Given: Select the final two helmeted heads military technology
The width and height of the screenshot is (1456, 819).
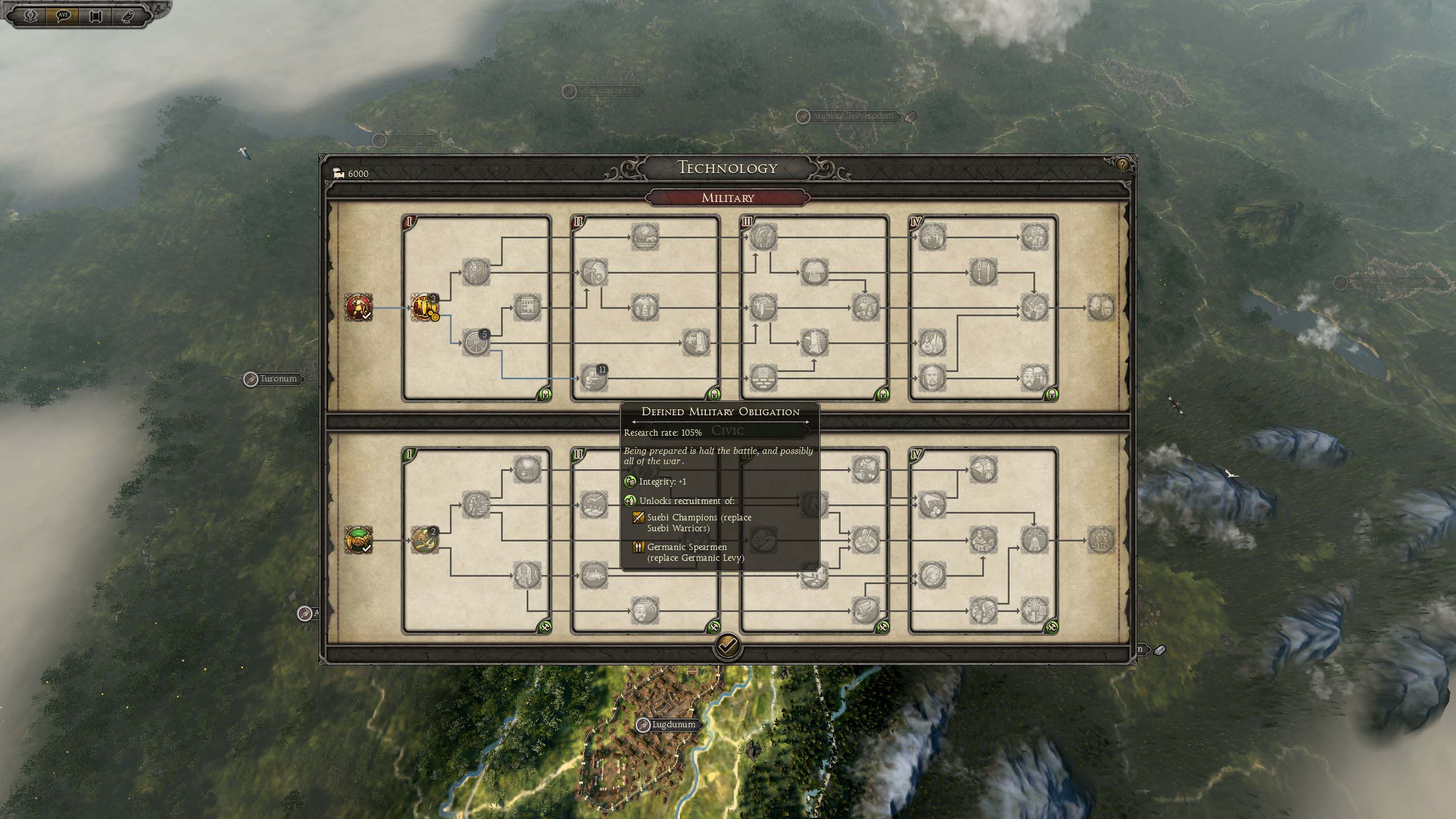Looking at the screenshot, I should [1101, 308].
